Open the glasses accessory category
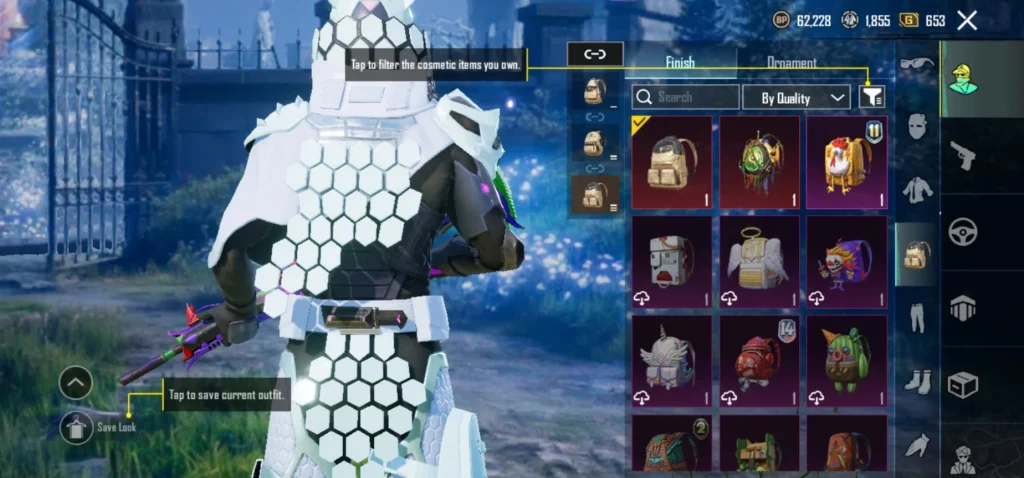The width and height of the screenshot is (1024, 478). pyautogui.click(x=916, y=63)
